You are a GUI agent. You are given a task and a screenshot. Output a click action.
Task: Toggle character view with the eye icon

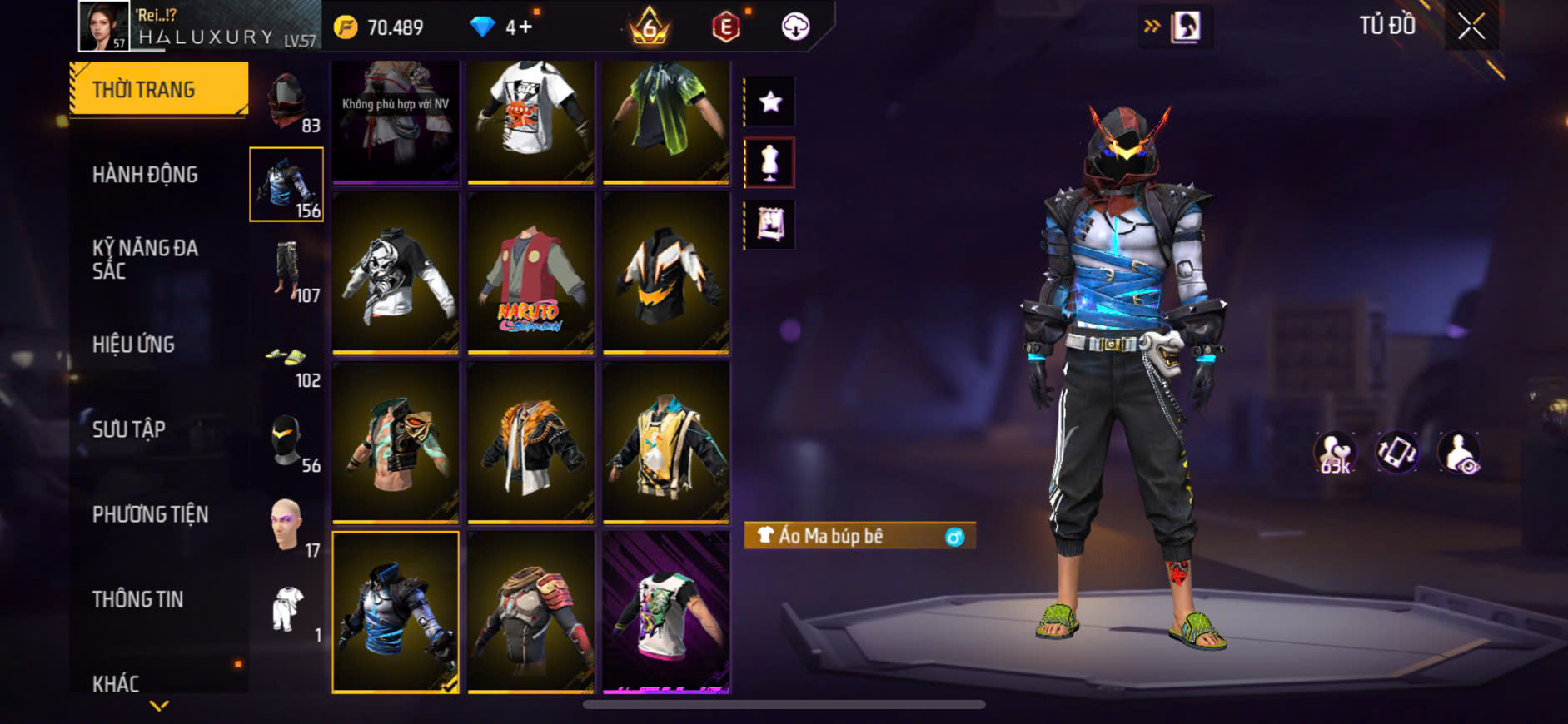point(1460,454)
